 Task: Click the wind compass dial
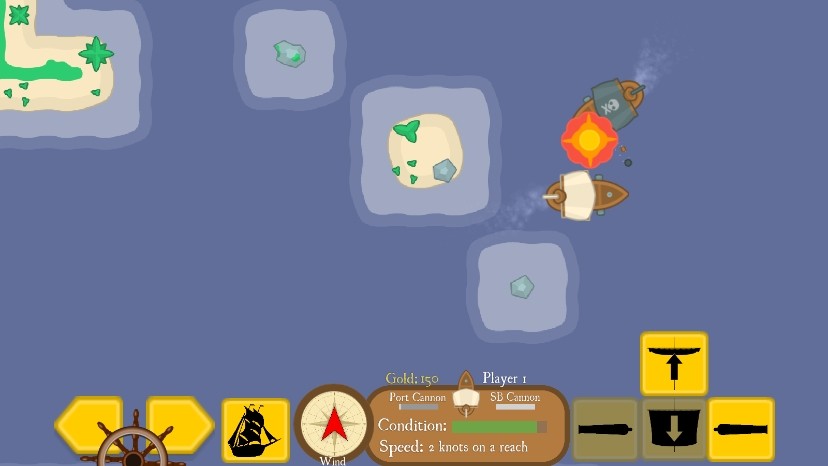(333, 424)
